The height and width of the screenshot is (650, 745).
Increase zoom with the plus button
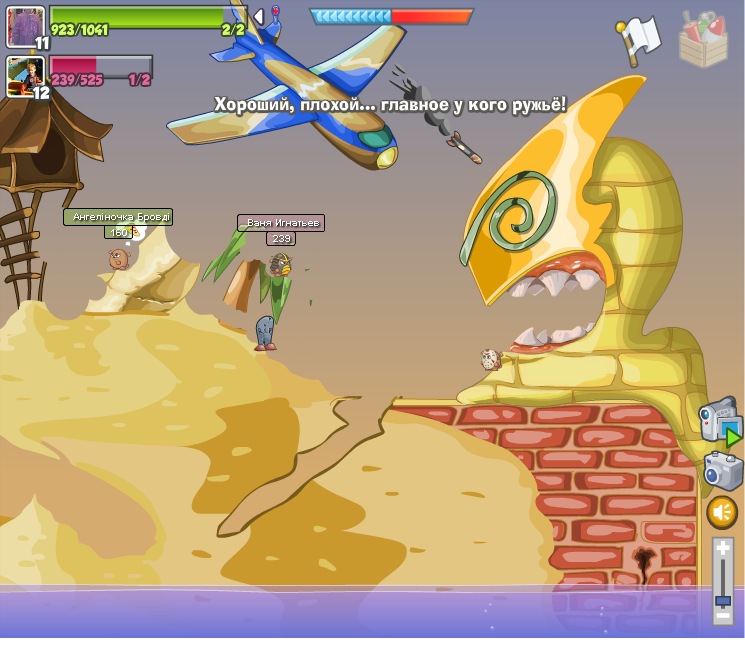click(x=722, y=548)
